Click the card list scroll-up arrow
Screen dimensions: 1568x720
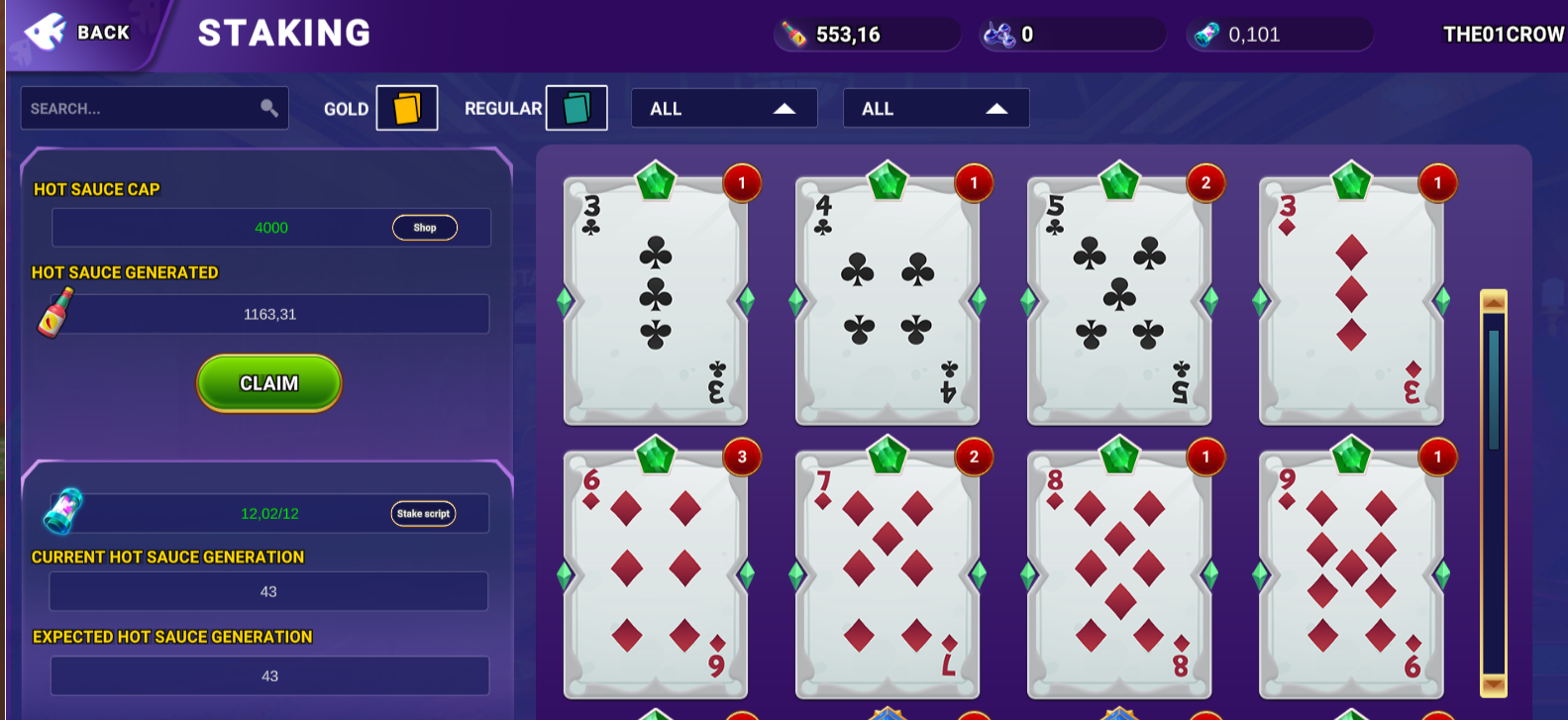[1493, 301]
